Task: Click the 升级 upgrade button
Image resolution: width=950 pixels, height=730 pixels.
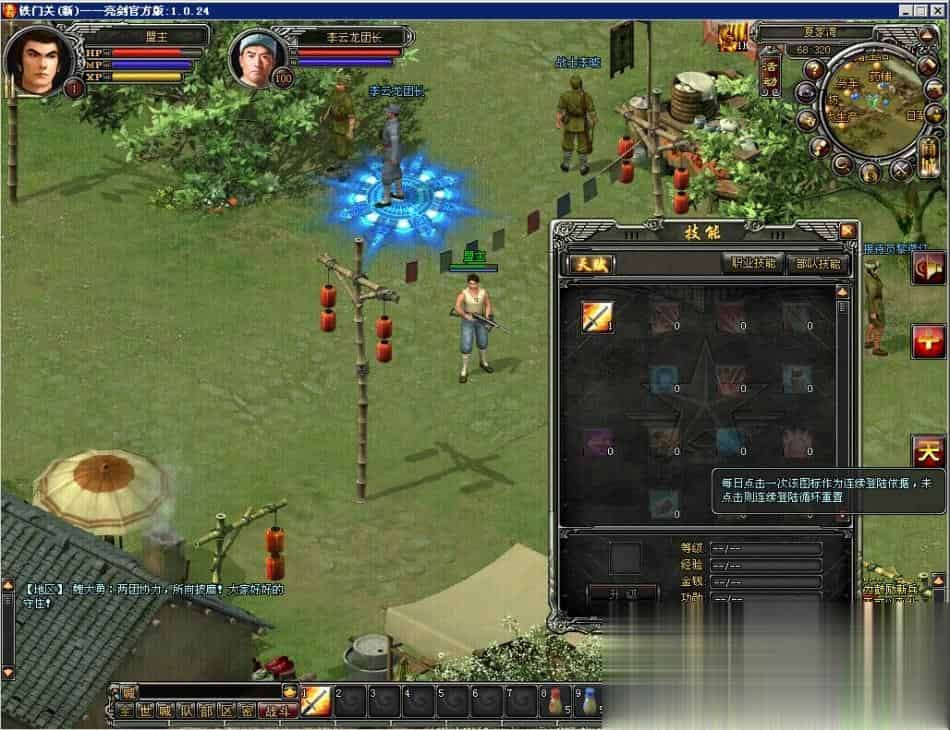Action: 621,593
